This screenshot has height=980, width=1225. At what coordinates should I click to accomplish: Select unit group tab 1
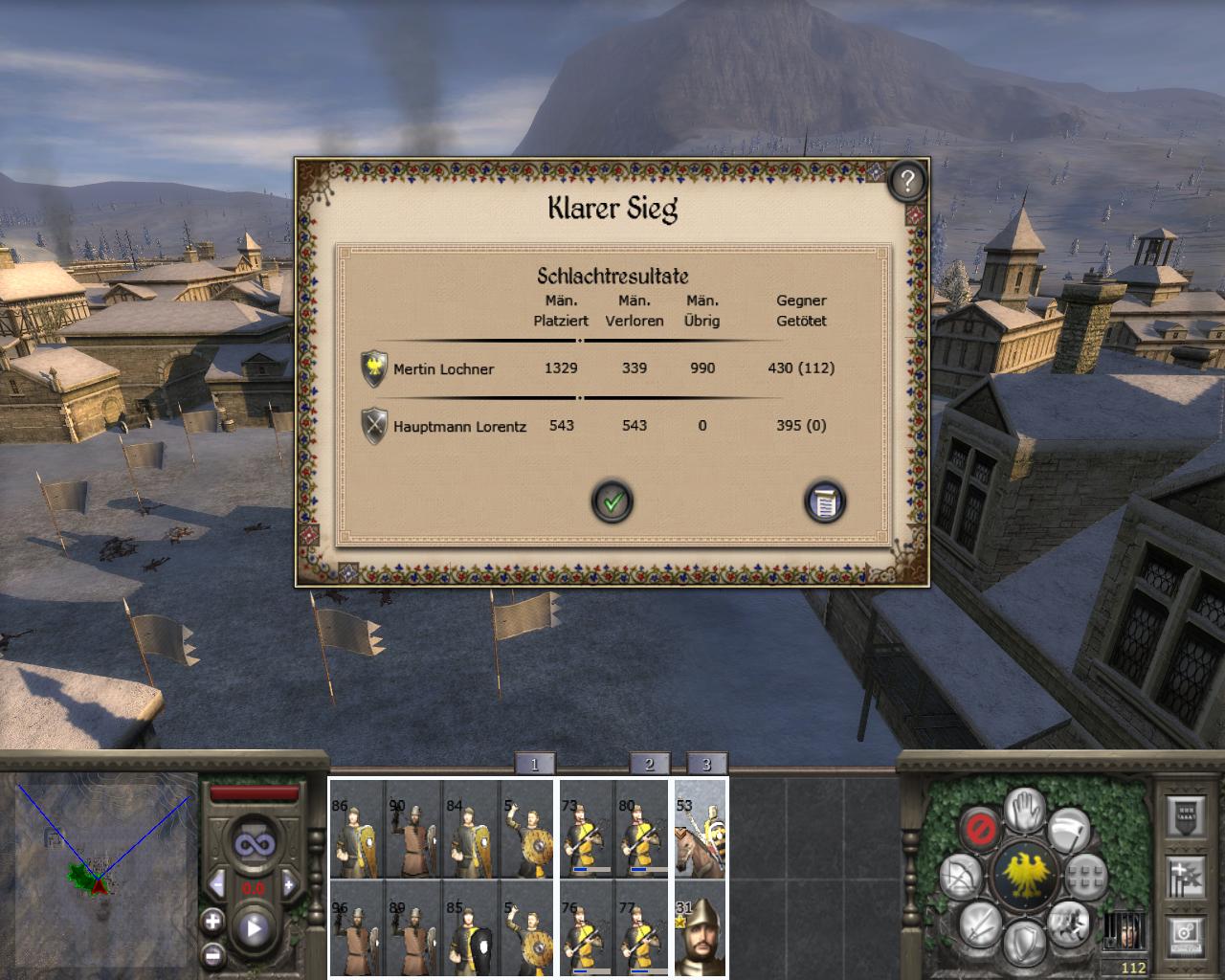point(534,764)
